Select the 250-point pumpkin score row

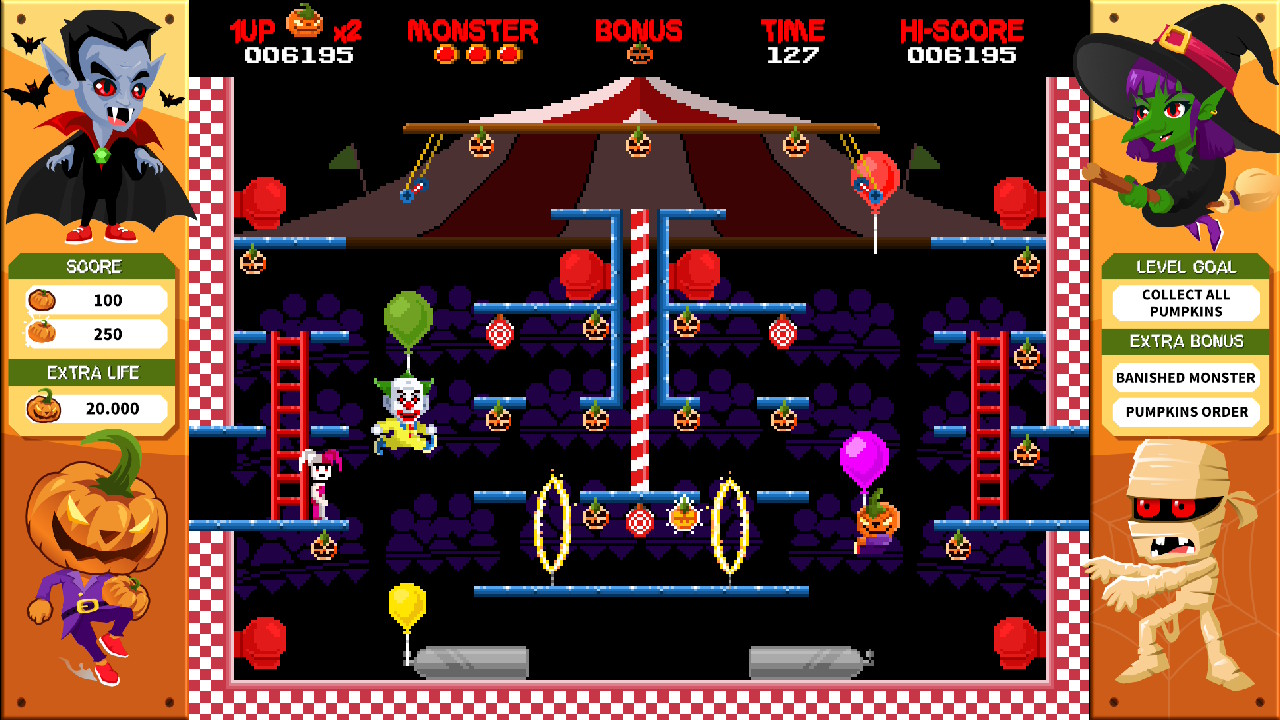96,334
